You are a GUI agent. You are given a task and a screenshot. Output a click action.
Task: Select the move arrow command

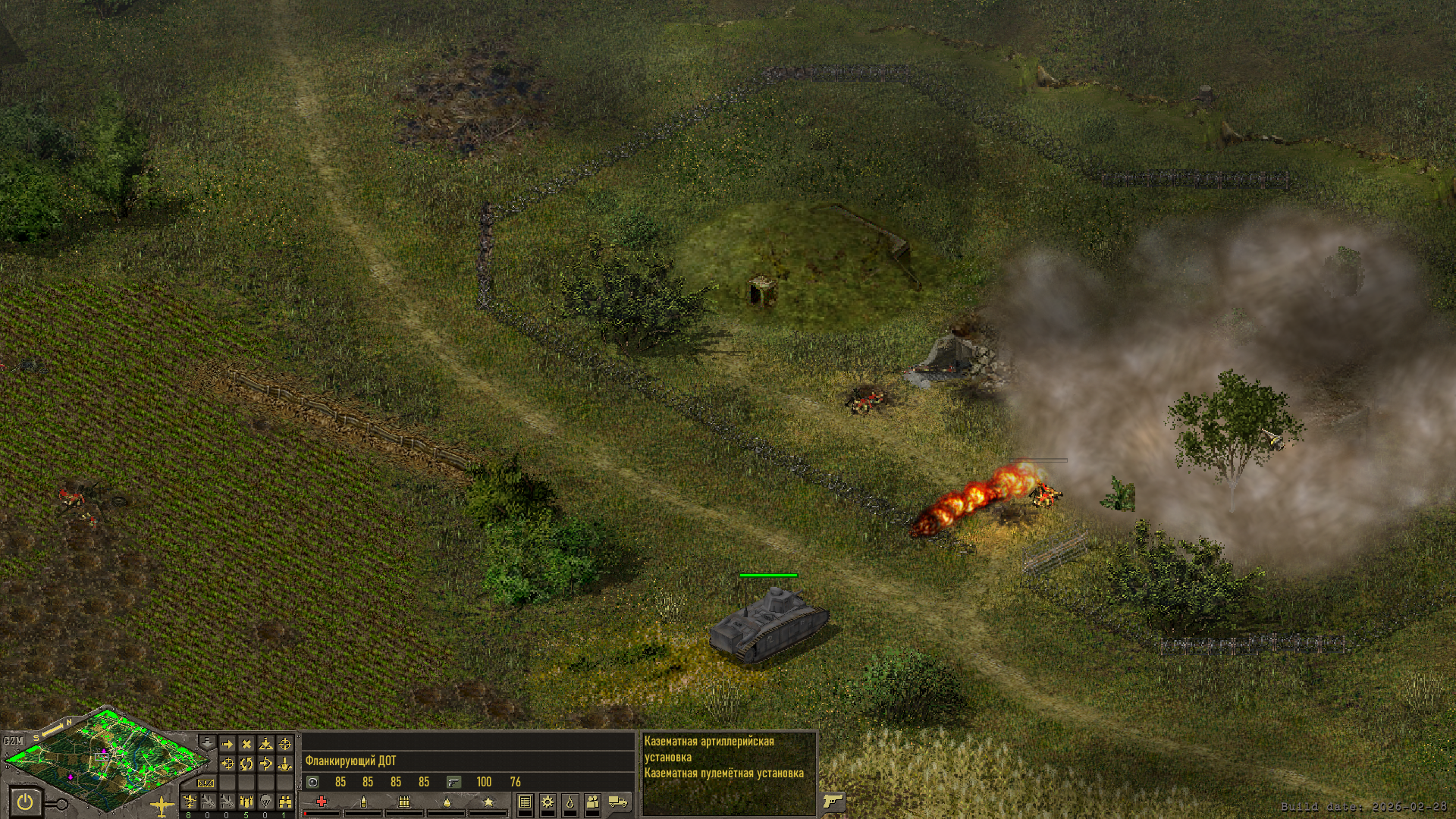coord(227,745)
